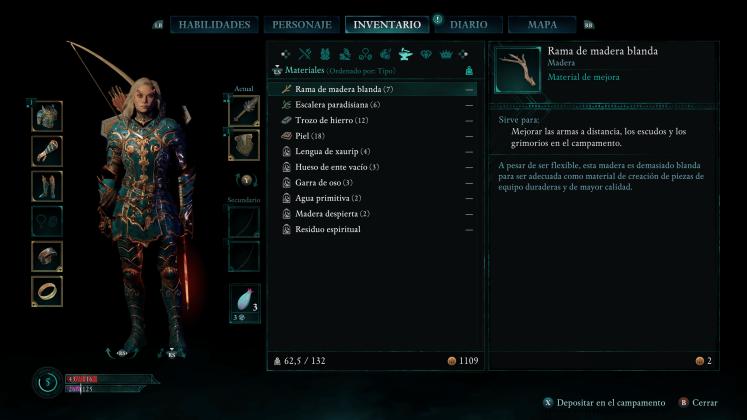Open the anvil materials category filter
Screen dimensions: 747x420
[x=406, y=54]
